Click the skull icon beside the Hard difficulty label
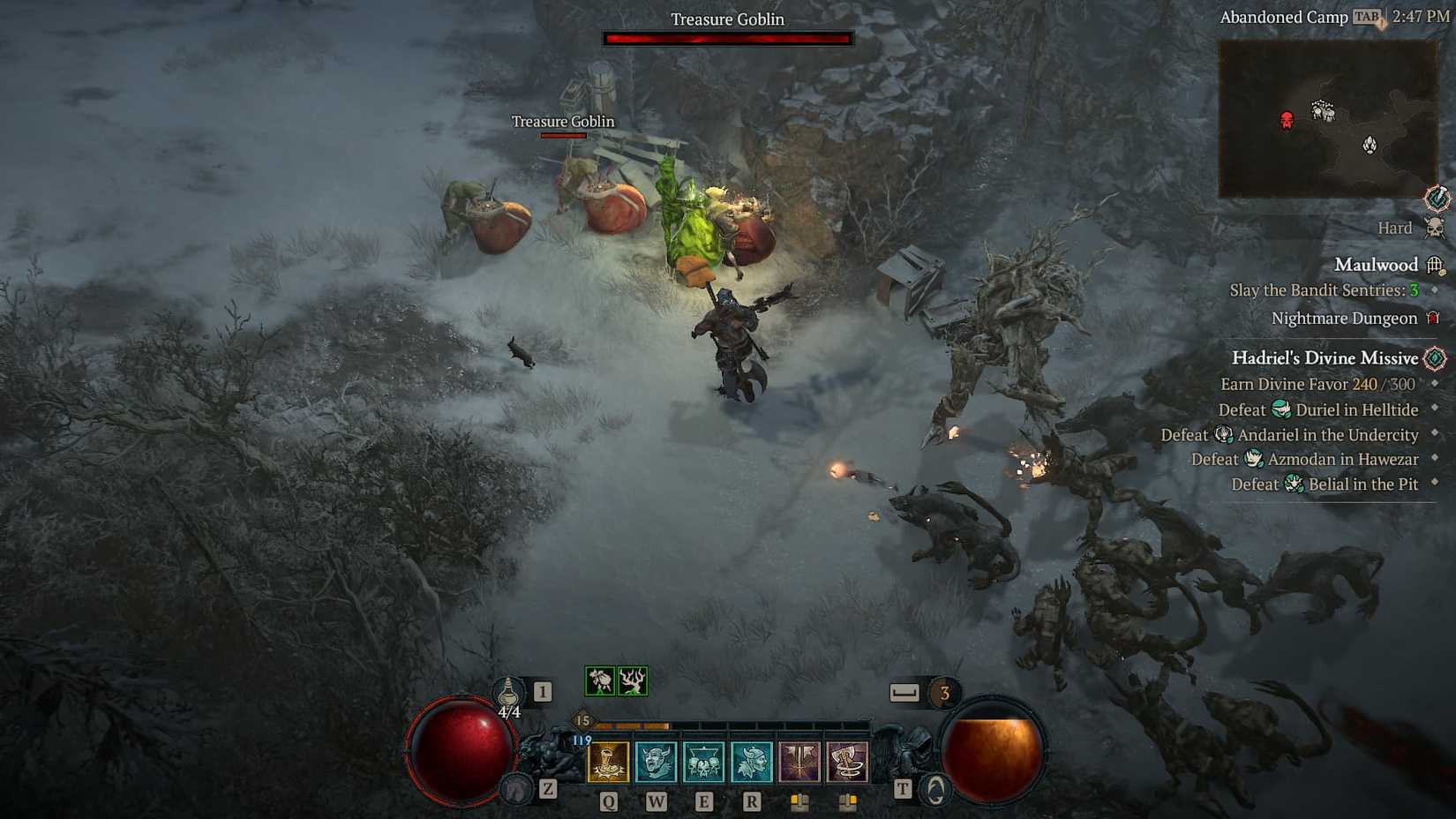This screenshot has height=819, width=1456. (x=1435, y=228)
